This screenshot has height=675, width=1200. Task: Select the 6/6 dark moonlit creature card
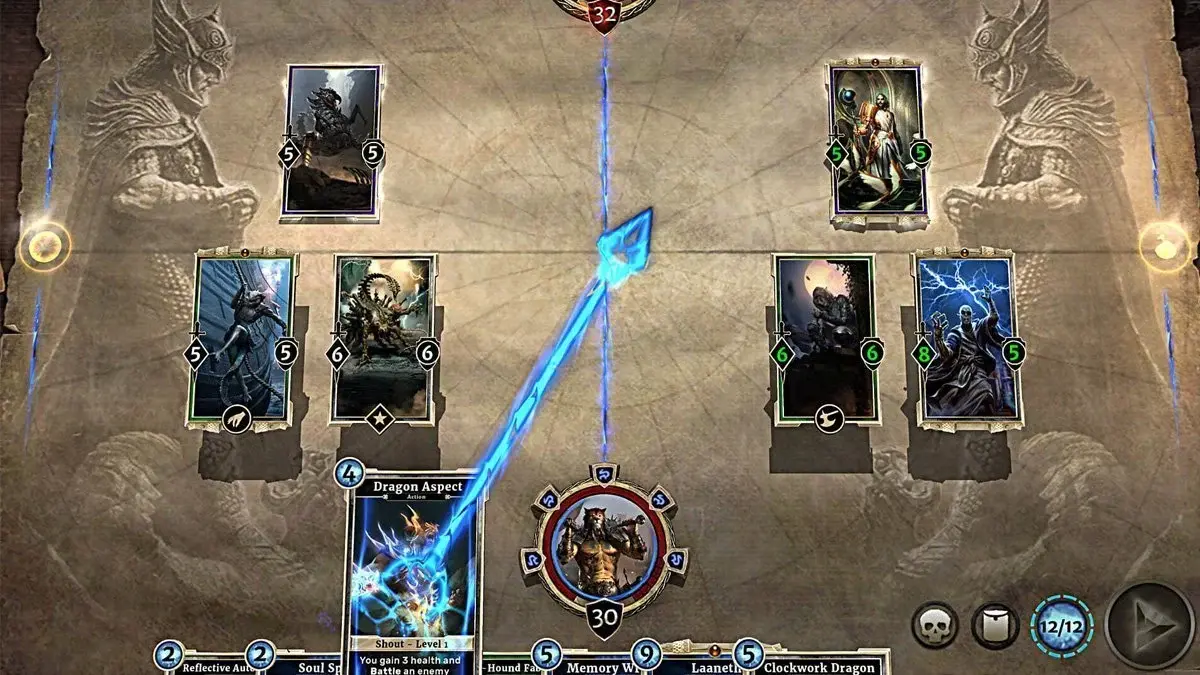825,337
